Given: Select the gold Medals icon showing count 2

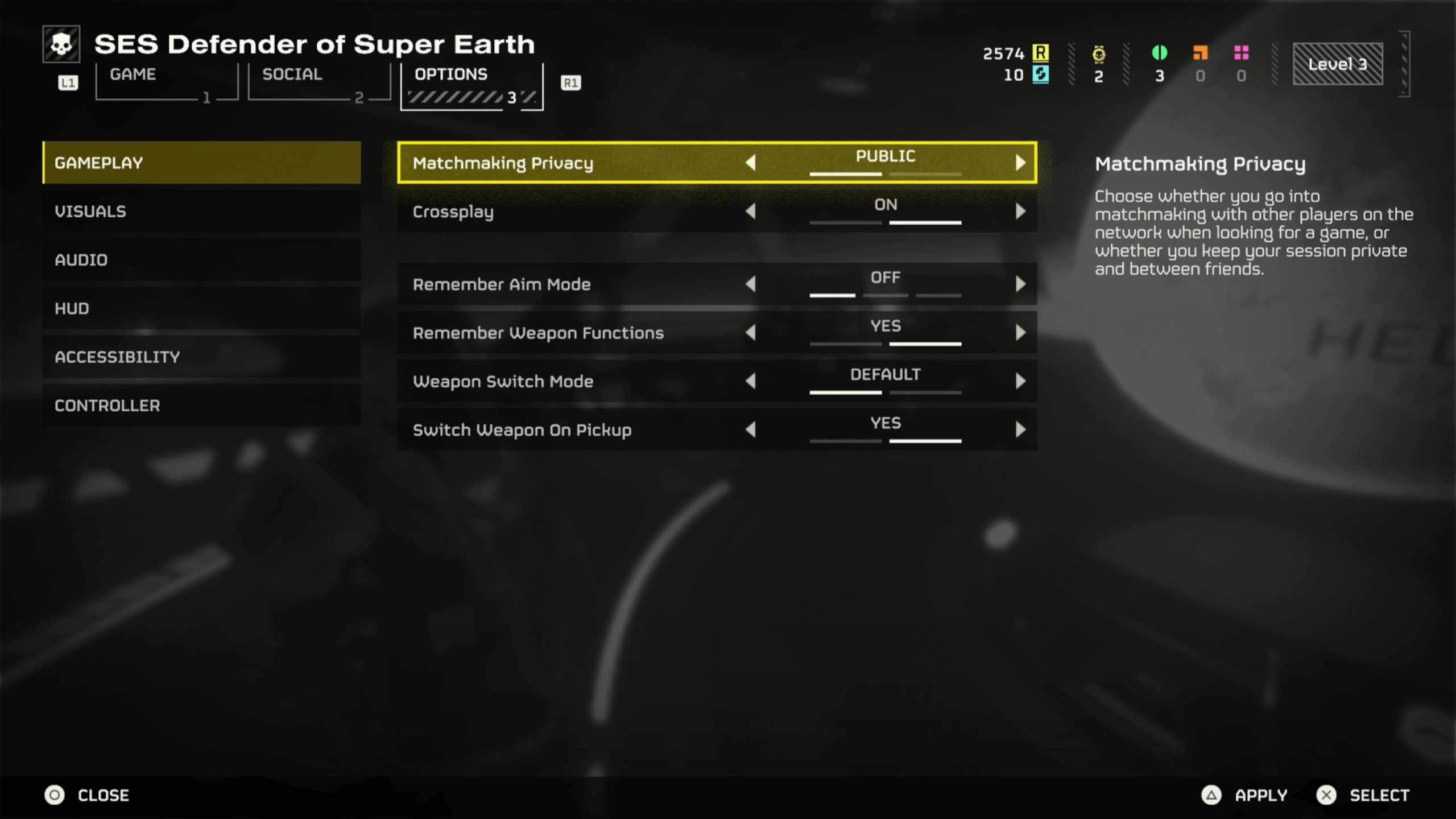Looking at the screenshot, I should click(1098, 55).
